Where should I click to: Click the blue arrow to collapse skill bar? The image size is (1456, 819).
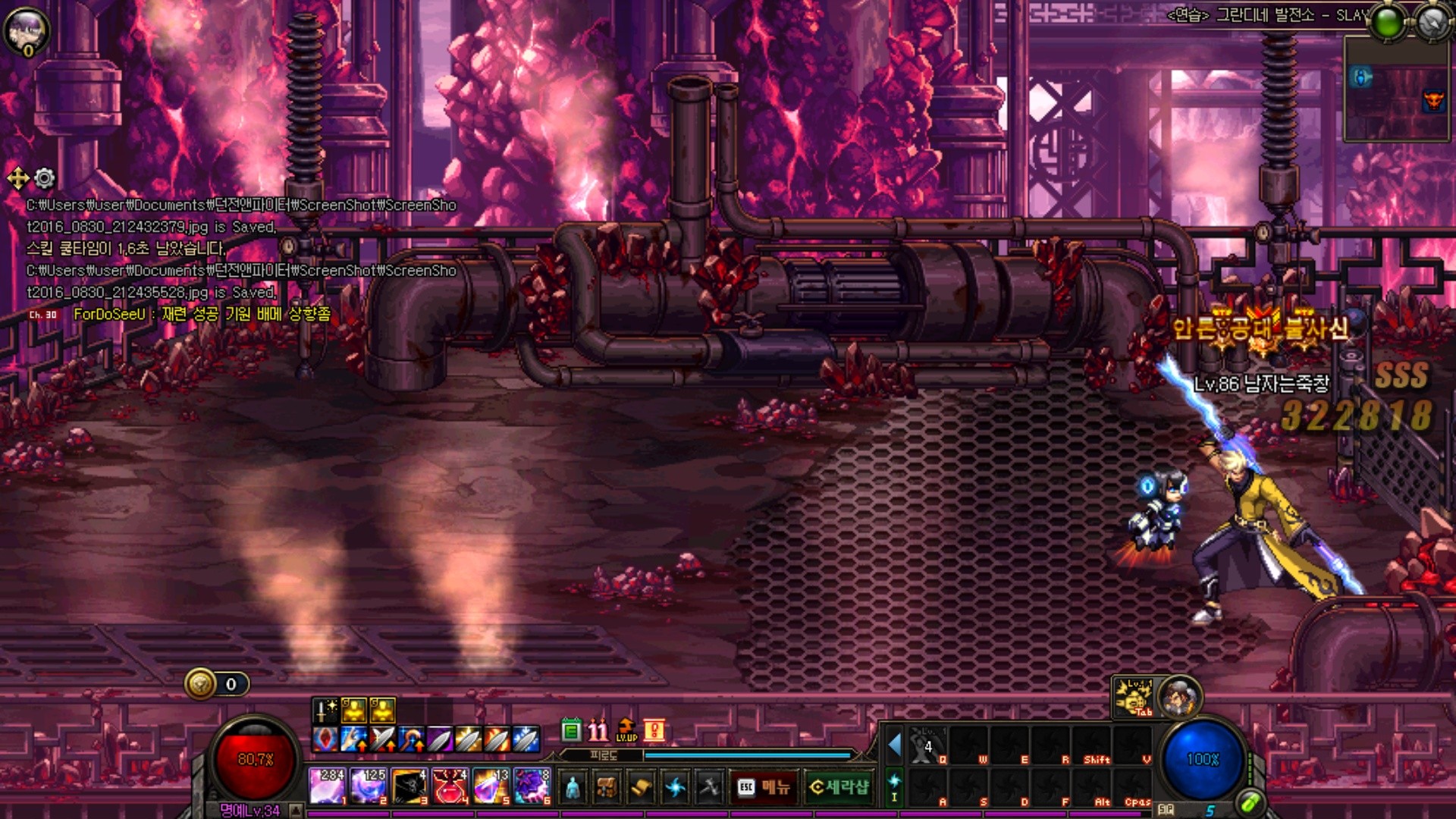(894, 745)
